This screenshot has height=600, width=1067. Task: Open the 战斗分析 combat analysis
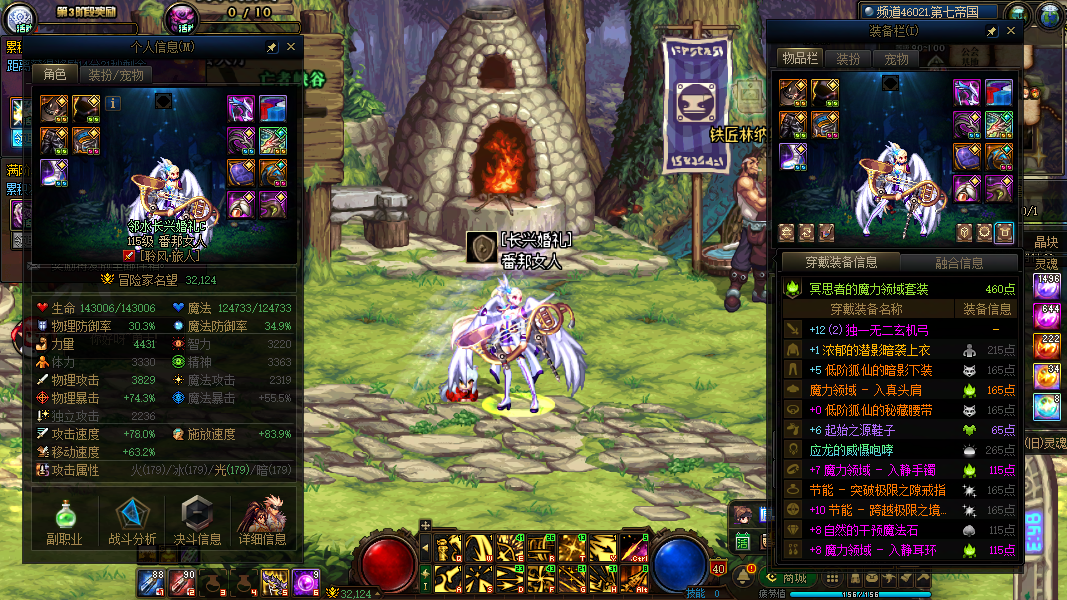click(x=131, y=524)
